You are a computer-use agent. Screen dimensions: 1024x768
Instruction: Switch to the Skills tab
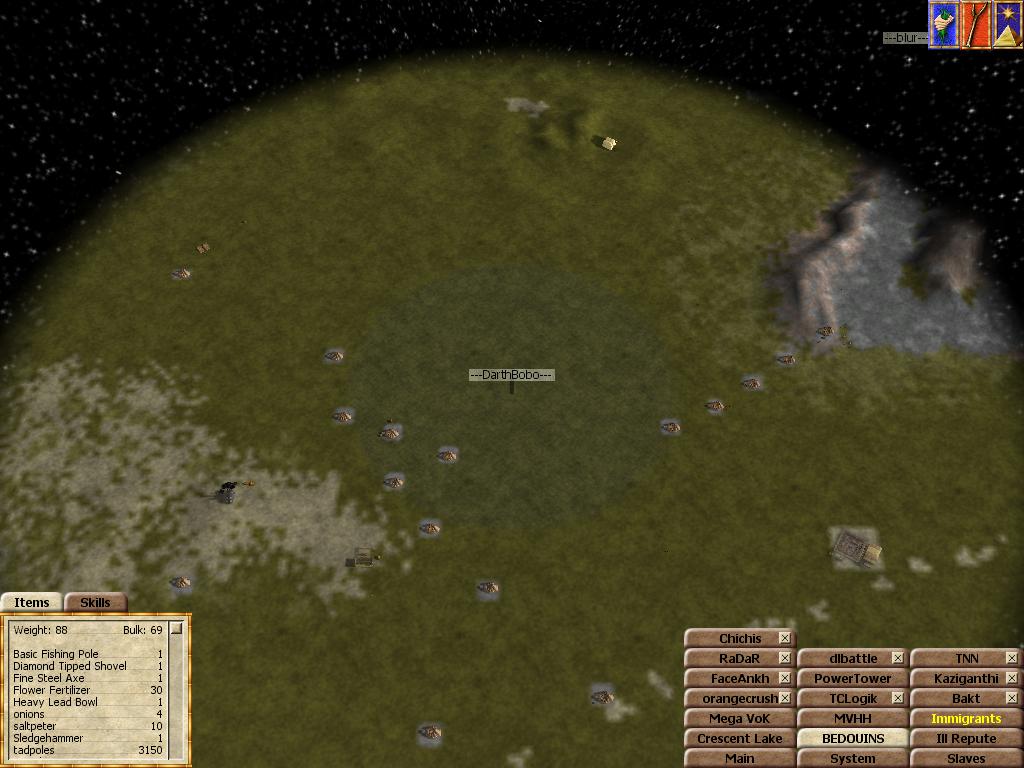[95, 602]
